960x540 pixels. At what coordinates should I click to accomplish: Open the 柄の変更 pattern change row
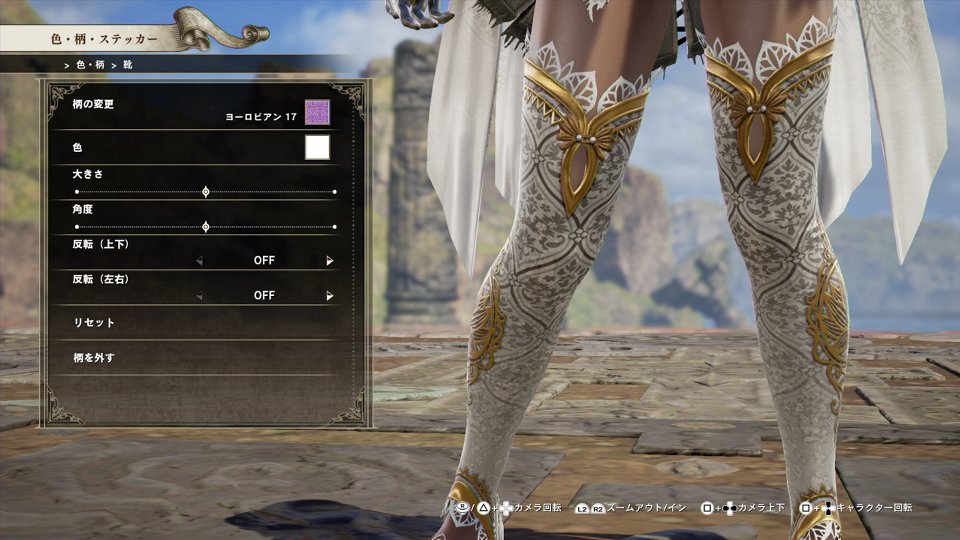tap(150, 112)
